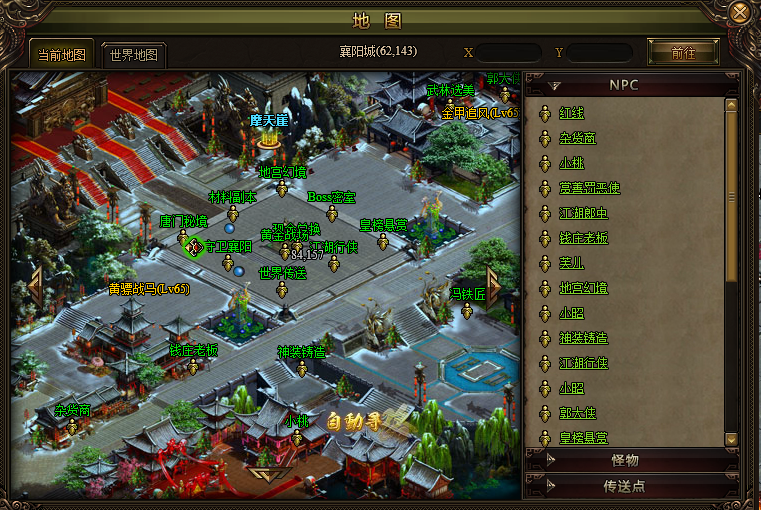The width and height of the screenshot is (761, 510).
Task: Click the Y coordinate input field
Action: click(x=599, y=52)
